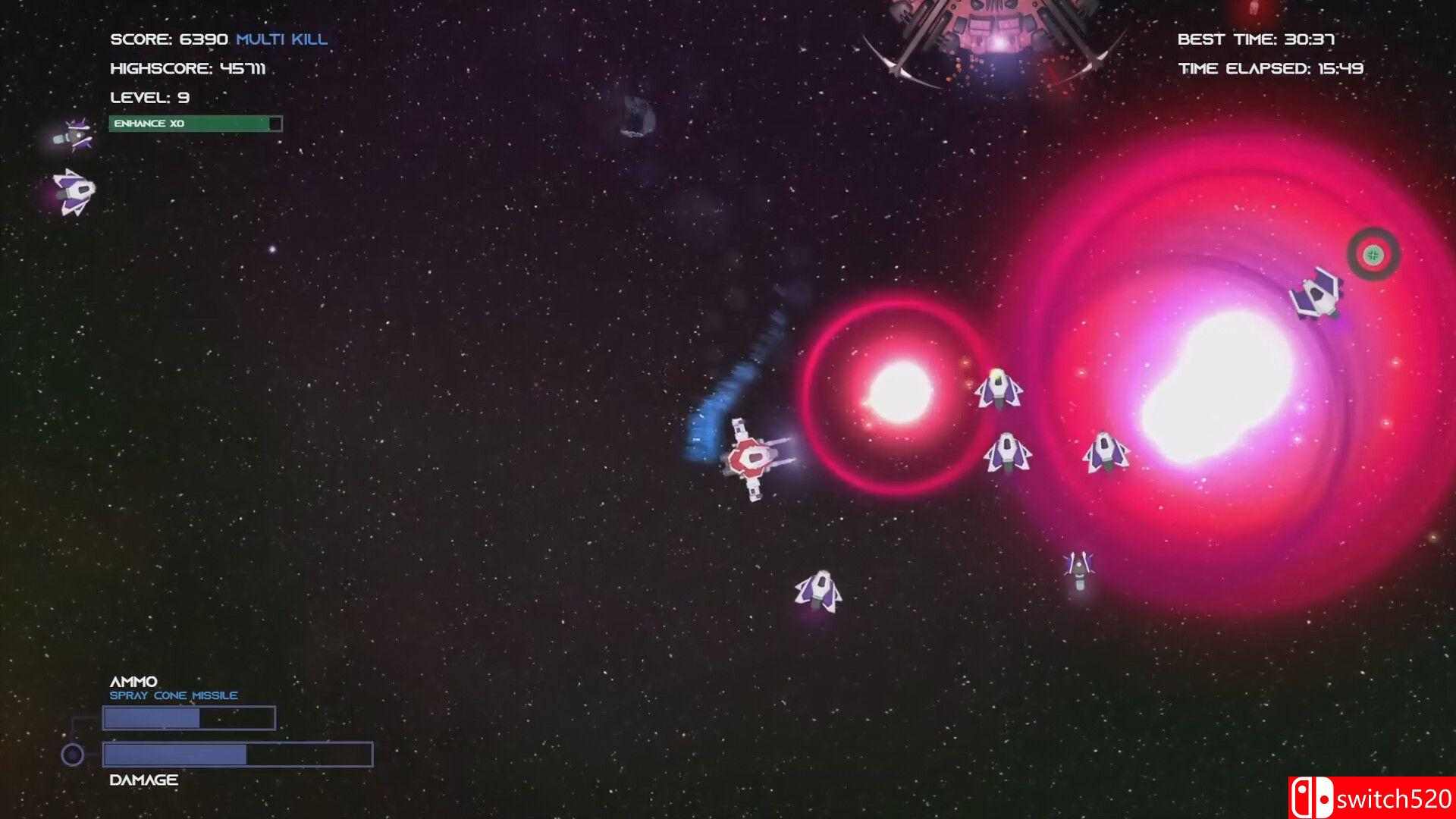1456x819 pixels.
Task: Expand the DAMAGE readout
Action: coord(143,779)
